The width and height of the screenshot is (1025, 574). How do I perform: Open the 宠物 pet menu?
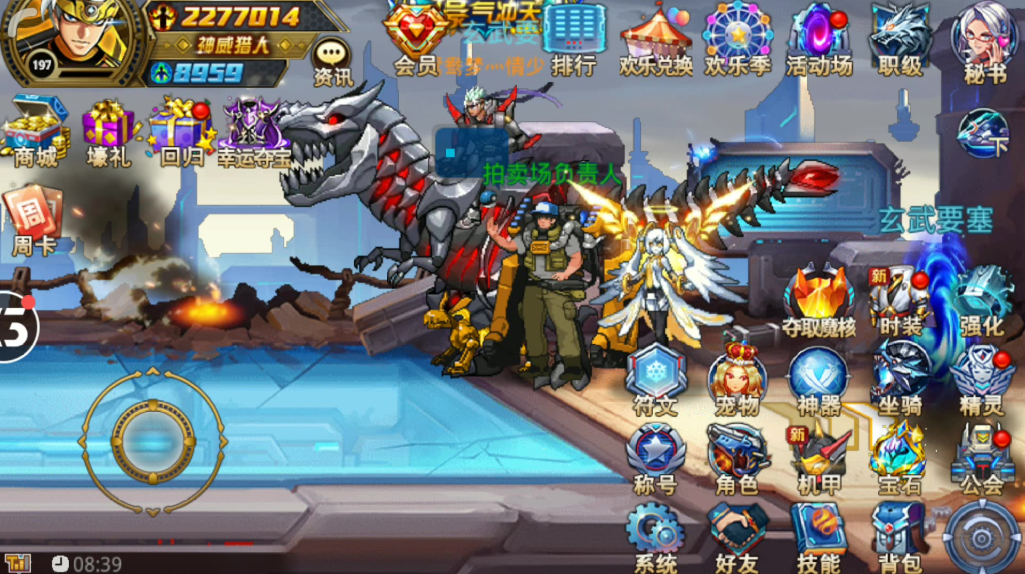[737, 380]
